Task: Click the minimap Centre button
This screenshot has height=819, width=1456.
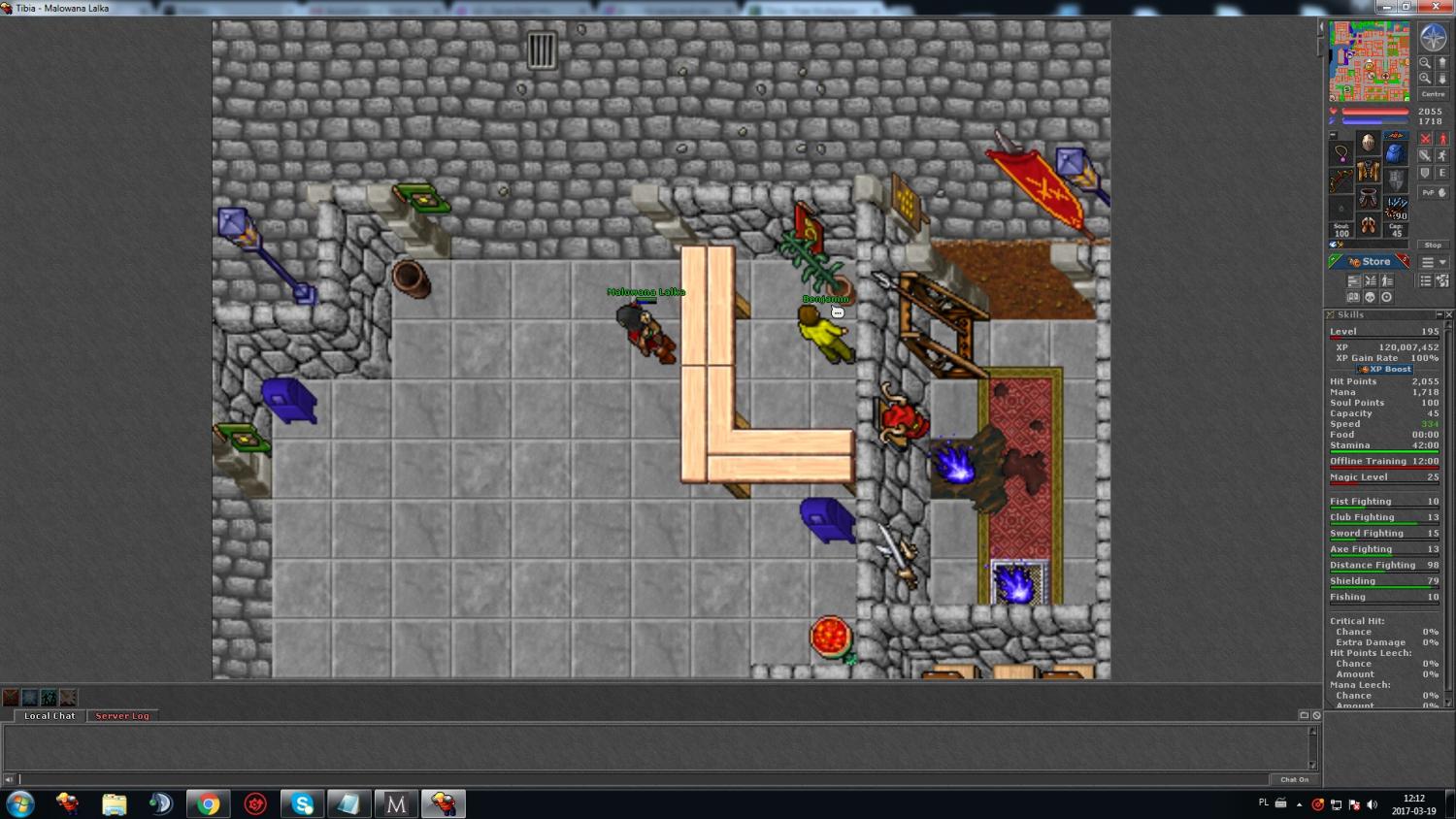Action: point(1433,94)
